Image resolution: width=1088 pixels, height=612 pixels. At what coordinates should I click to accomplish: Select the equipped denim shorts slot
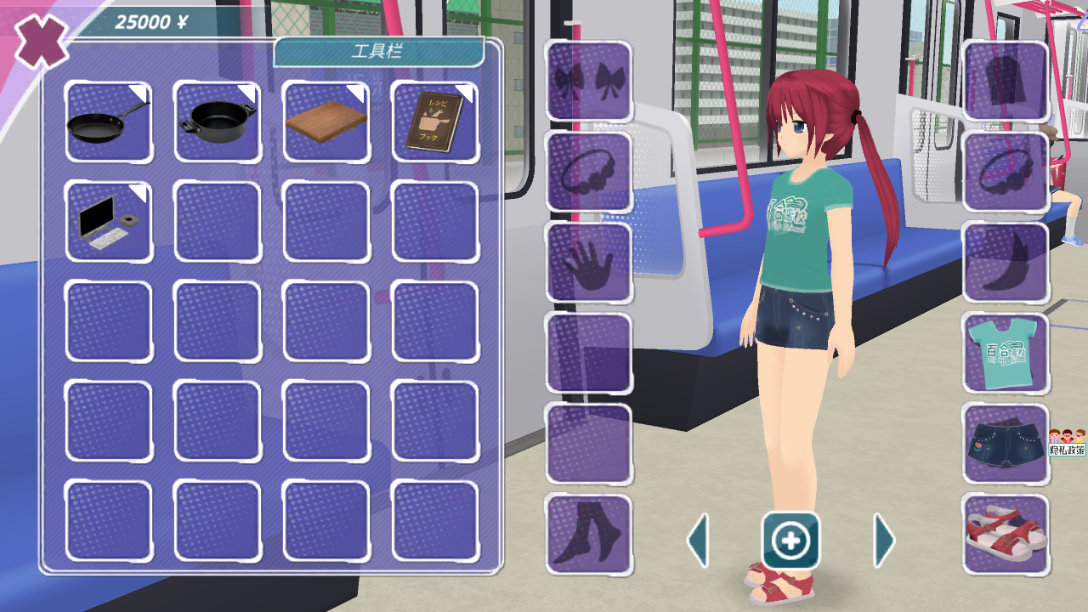1005,443
